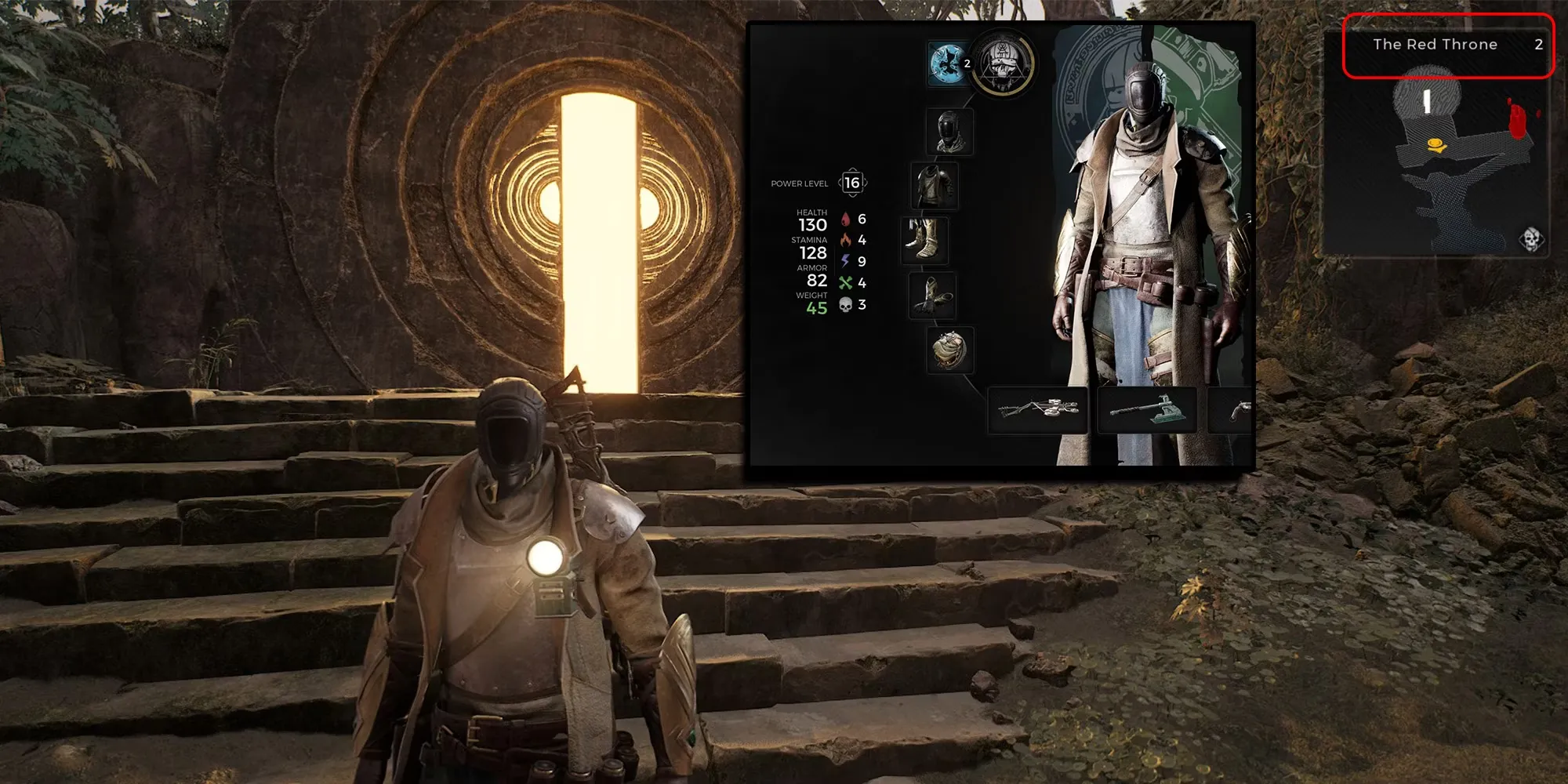Open the gloves armor slot
This screenshot has width=1568, height=784.
[932, 296]
